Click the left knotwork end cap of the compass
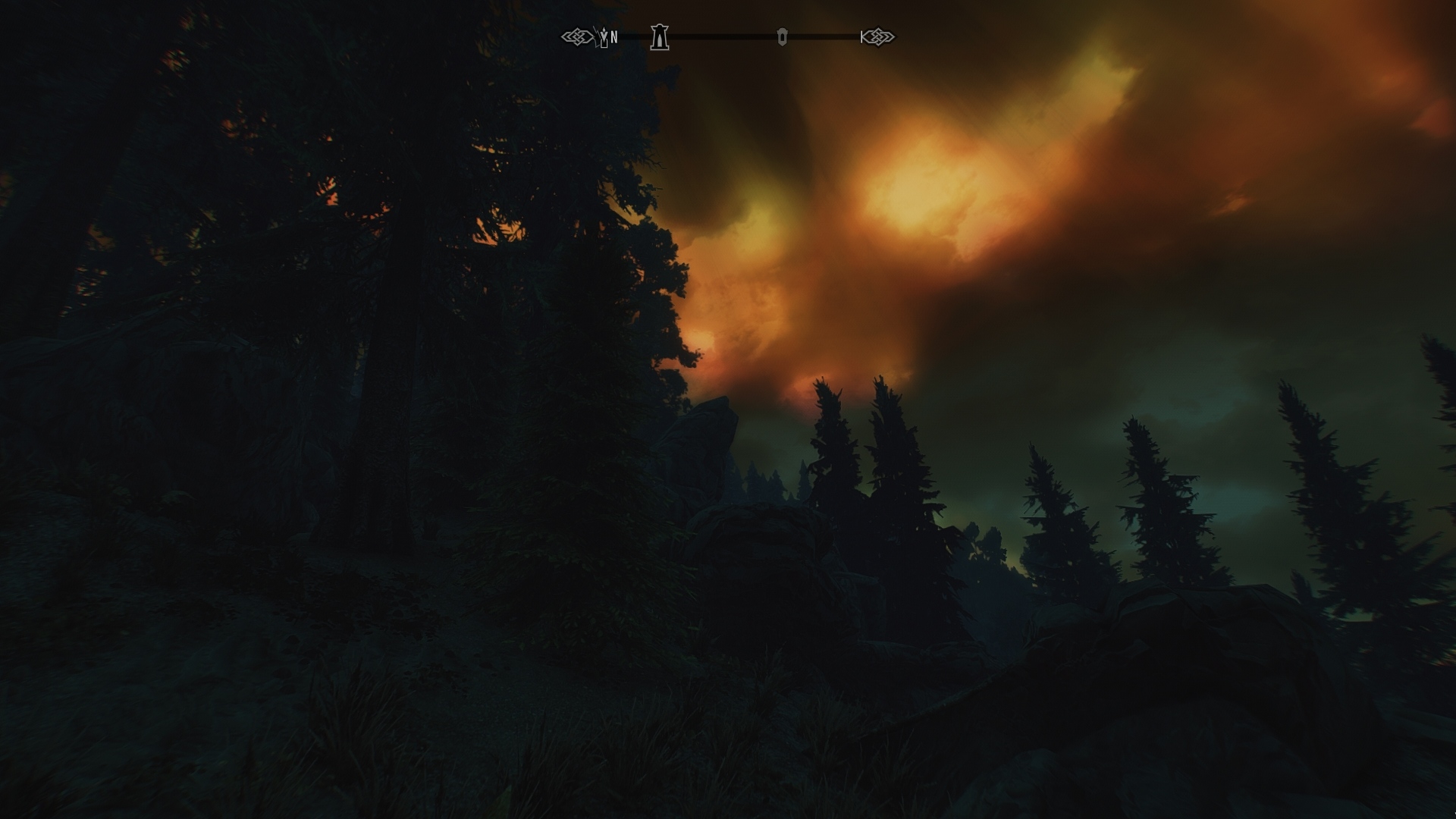Screen dimensions: 1456x819 pos(578,36)
